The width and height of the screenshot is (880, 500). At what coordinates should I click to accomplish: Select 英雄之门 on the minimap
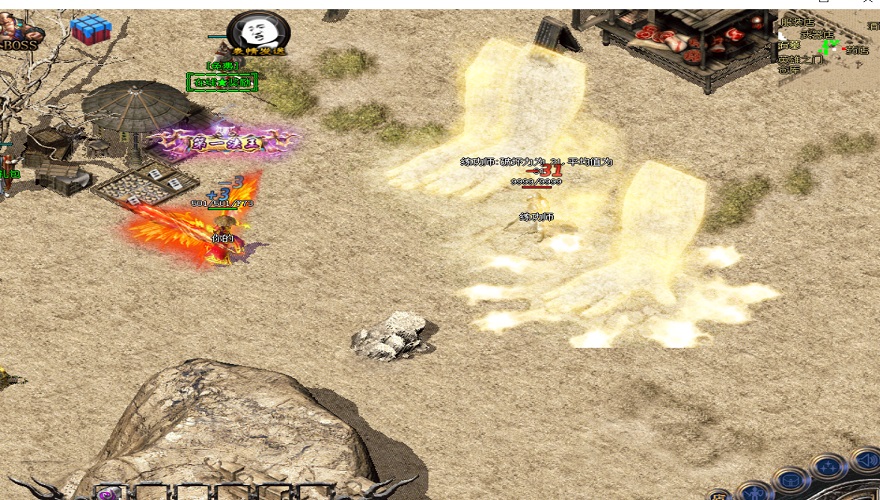coord(800,58)
